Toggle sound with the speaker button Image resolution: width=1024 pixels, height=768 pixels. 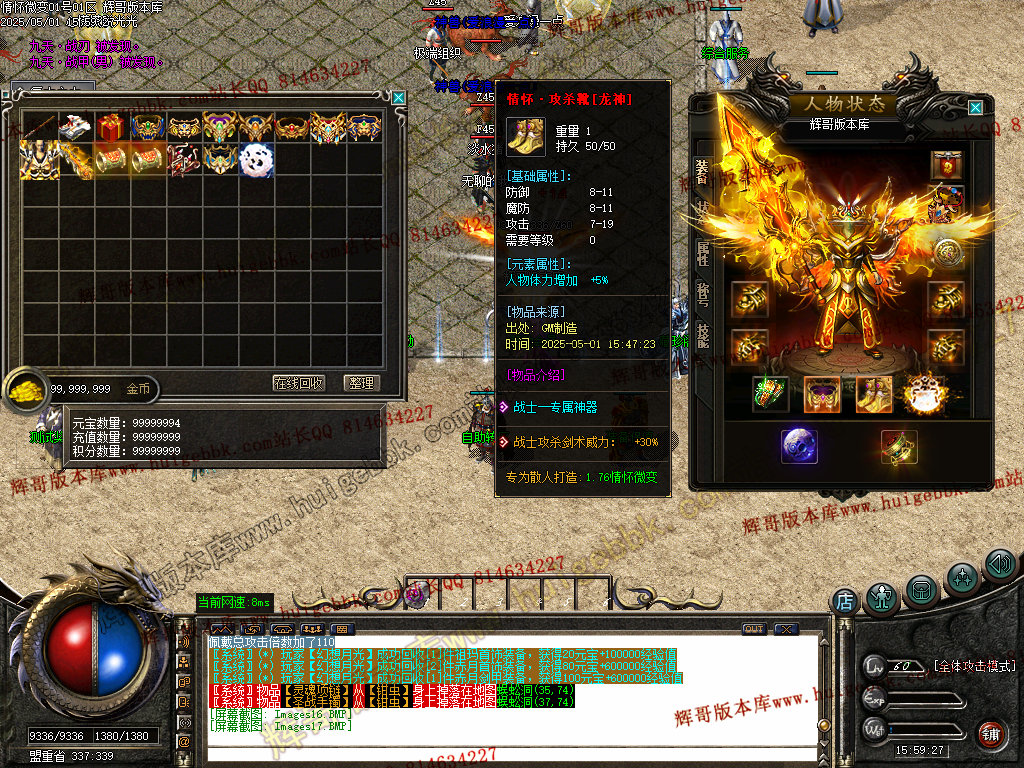(x=999, y=564)
